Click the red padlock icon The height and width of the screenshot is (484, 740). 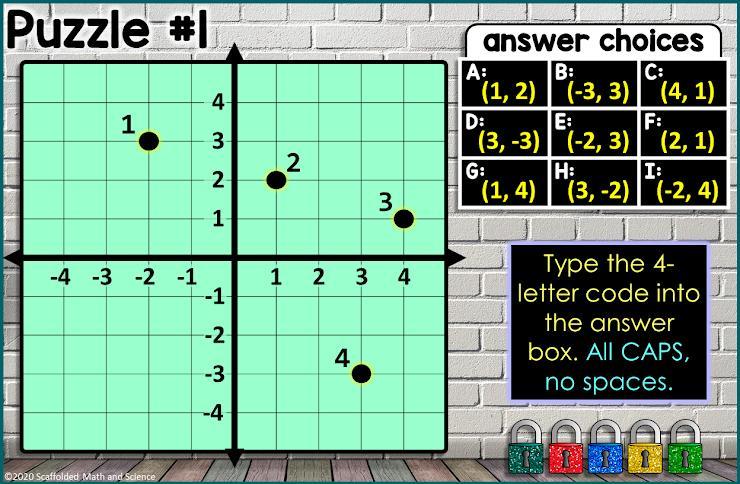pyautogui.click(x=565, y=446)
